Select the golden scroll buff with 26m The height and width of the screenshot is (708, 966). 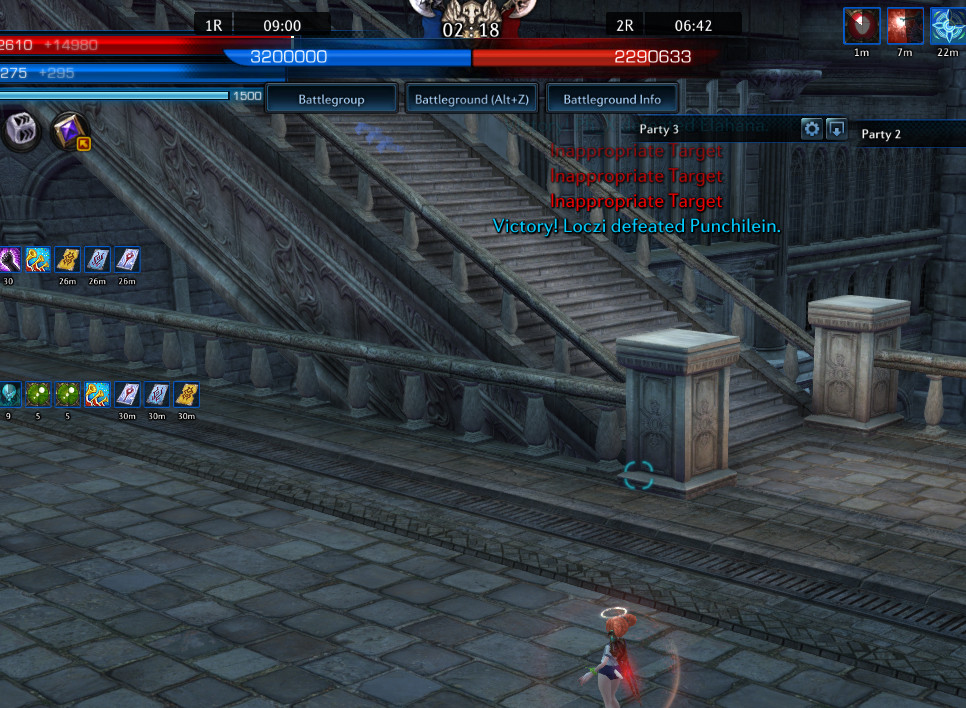tap(68, 260)
